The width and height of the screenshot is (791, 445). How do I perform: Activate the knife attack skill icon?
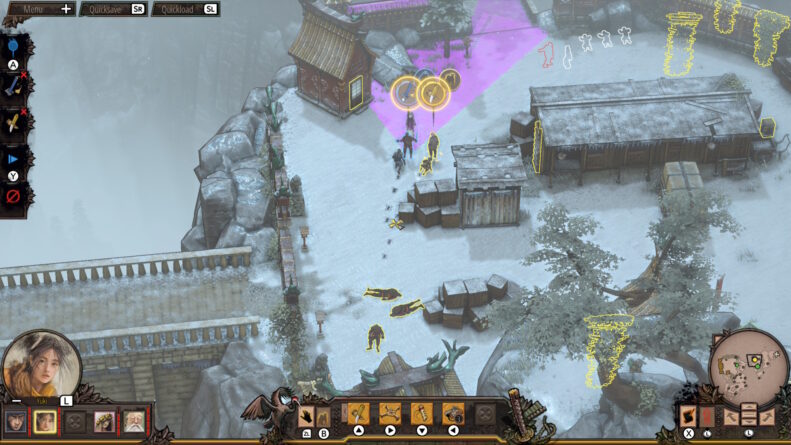coord(358,413)
